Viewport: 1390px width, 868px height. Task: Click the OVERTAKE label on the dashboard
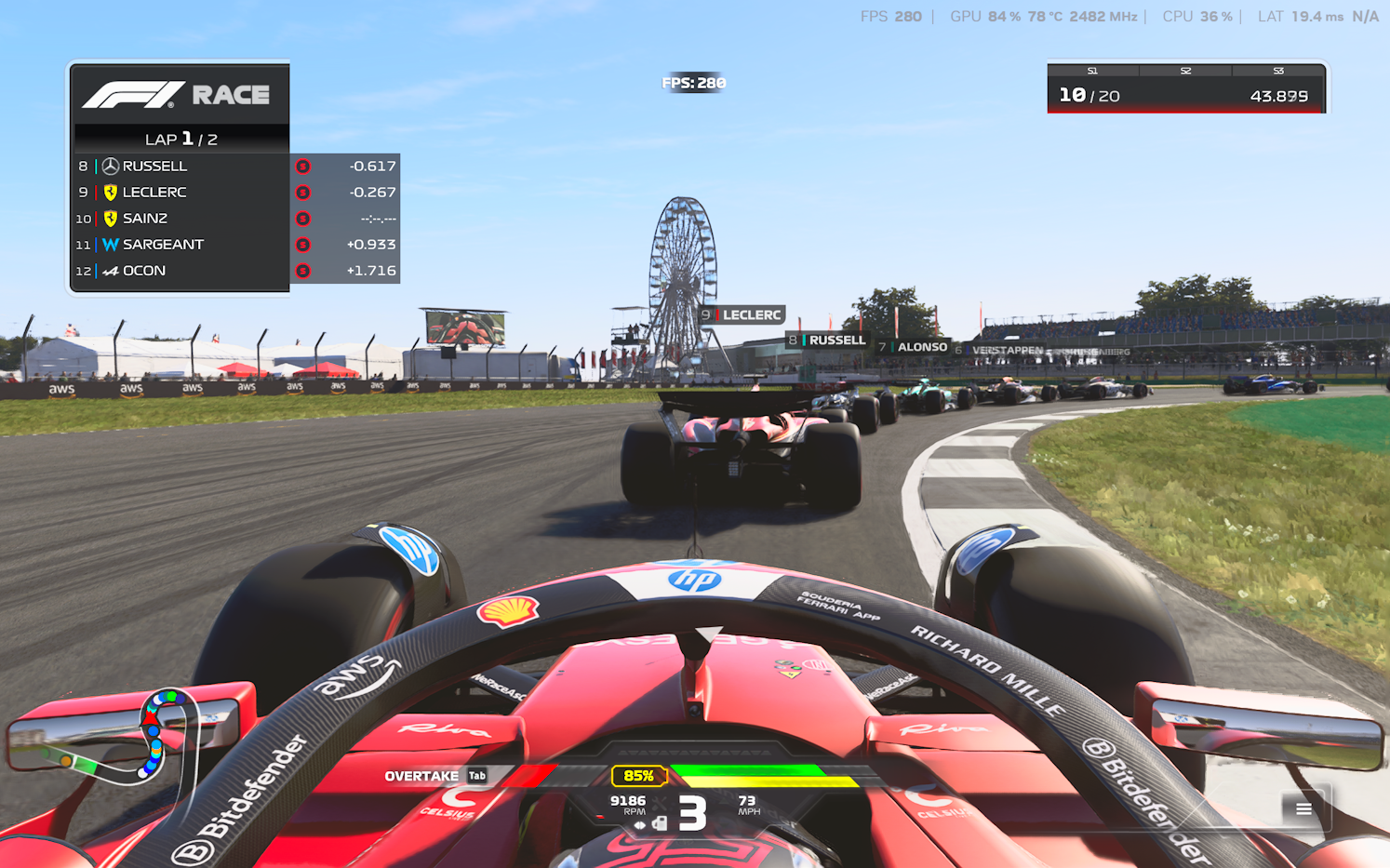click(x=421, y=775)
